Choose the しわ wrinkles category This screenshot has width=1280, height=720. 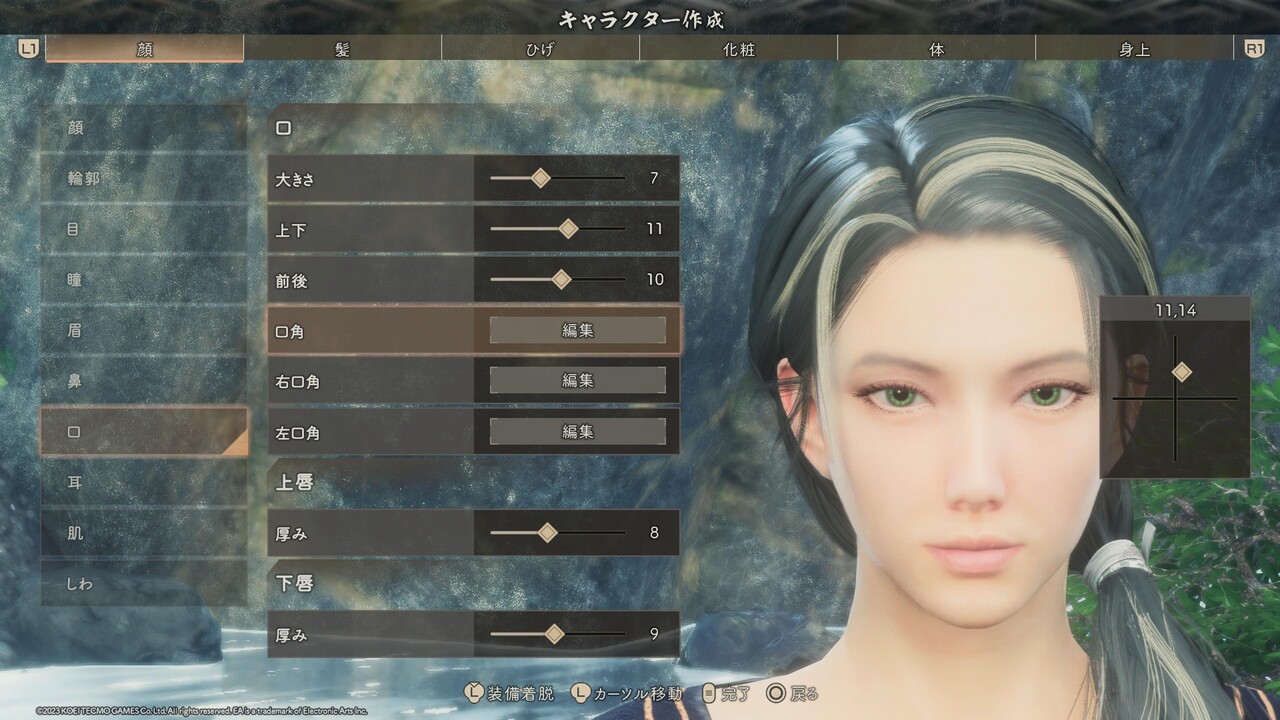click(x=144, y=584)
